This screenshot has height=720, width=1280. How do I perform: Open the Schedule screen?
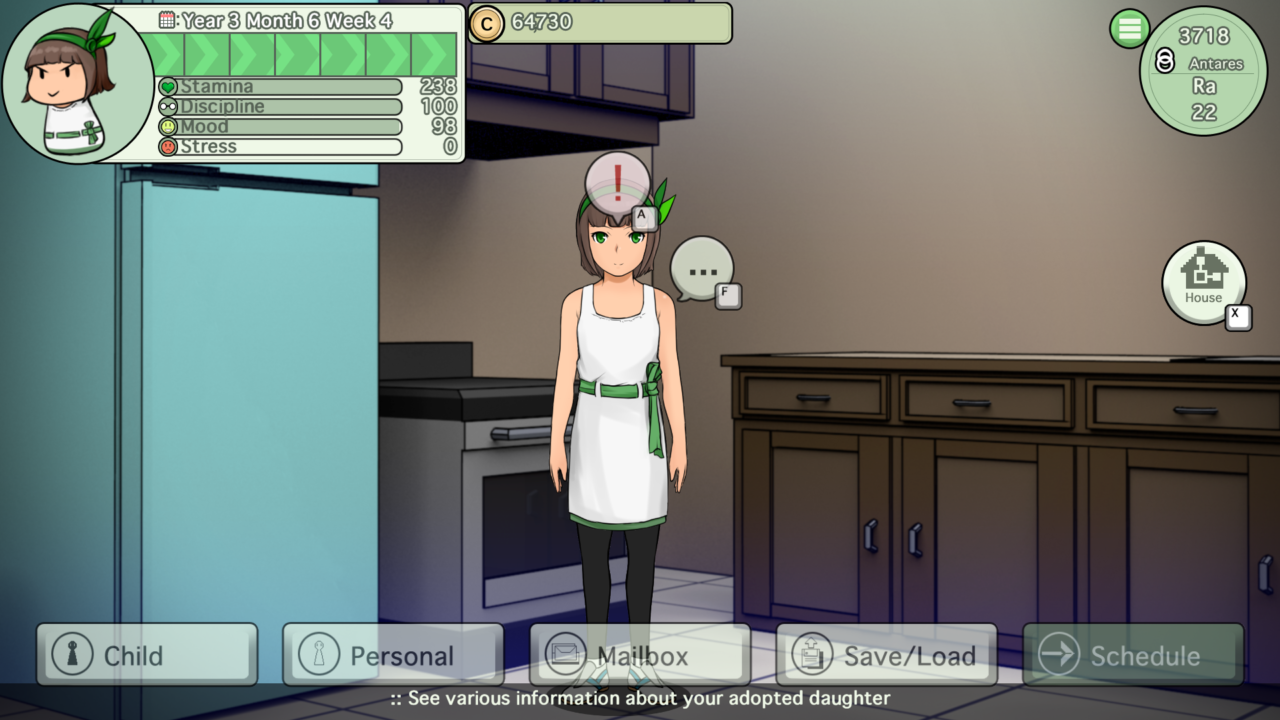coord(1132,654)
